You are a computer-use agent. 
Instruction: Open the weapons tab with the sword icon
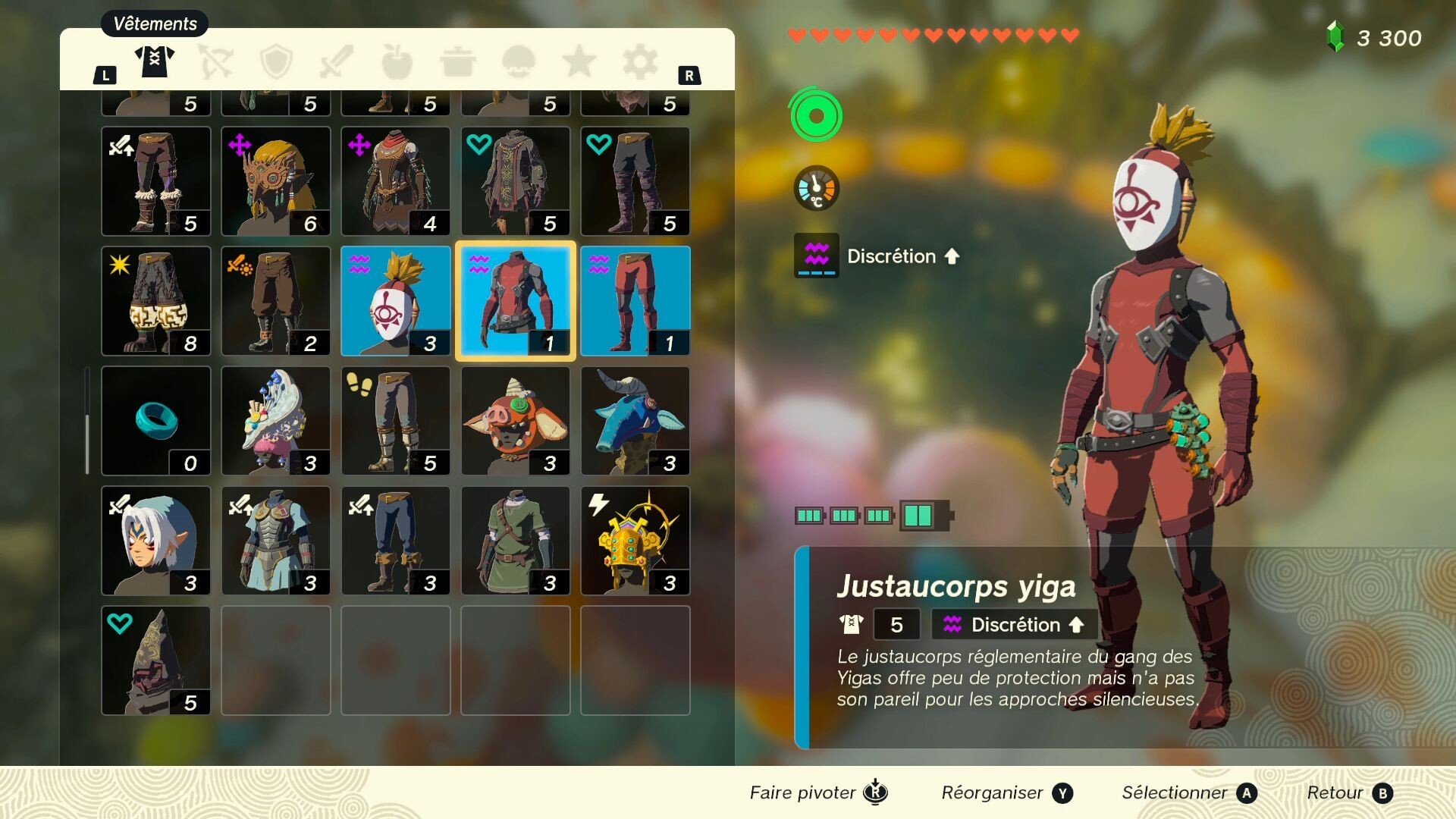point(336,62)
